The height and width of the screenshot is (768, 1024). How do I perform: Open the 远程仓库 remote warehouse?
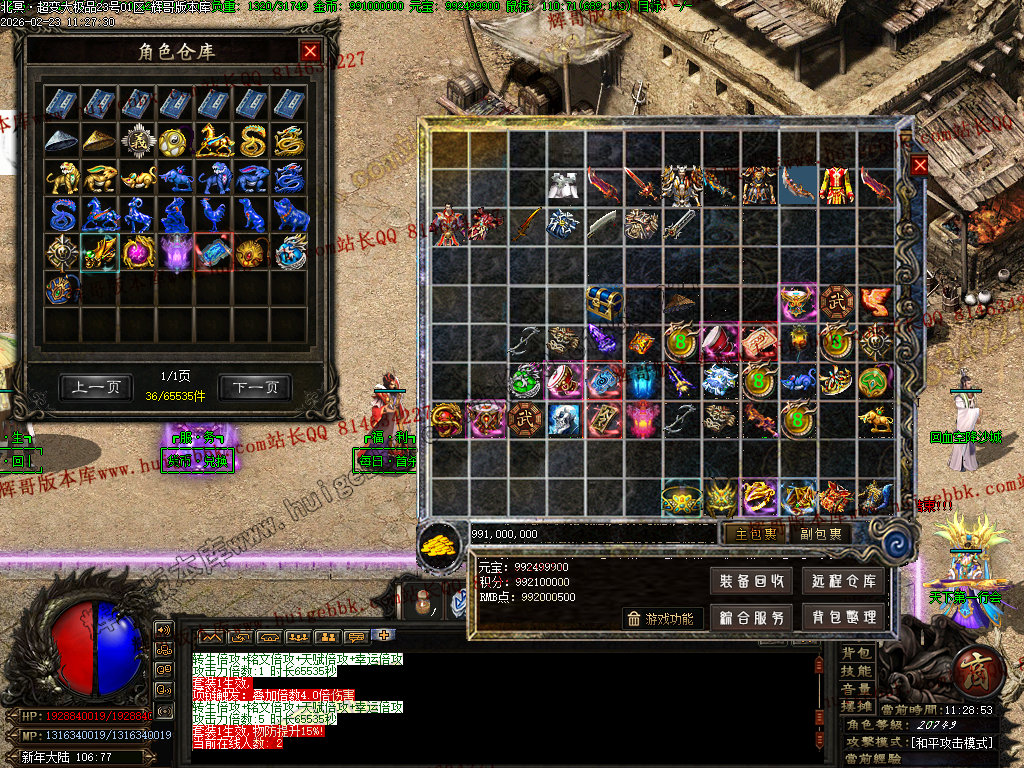click(x=843, y=581)
